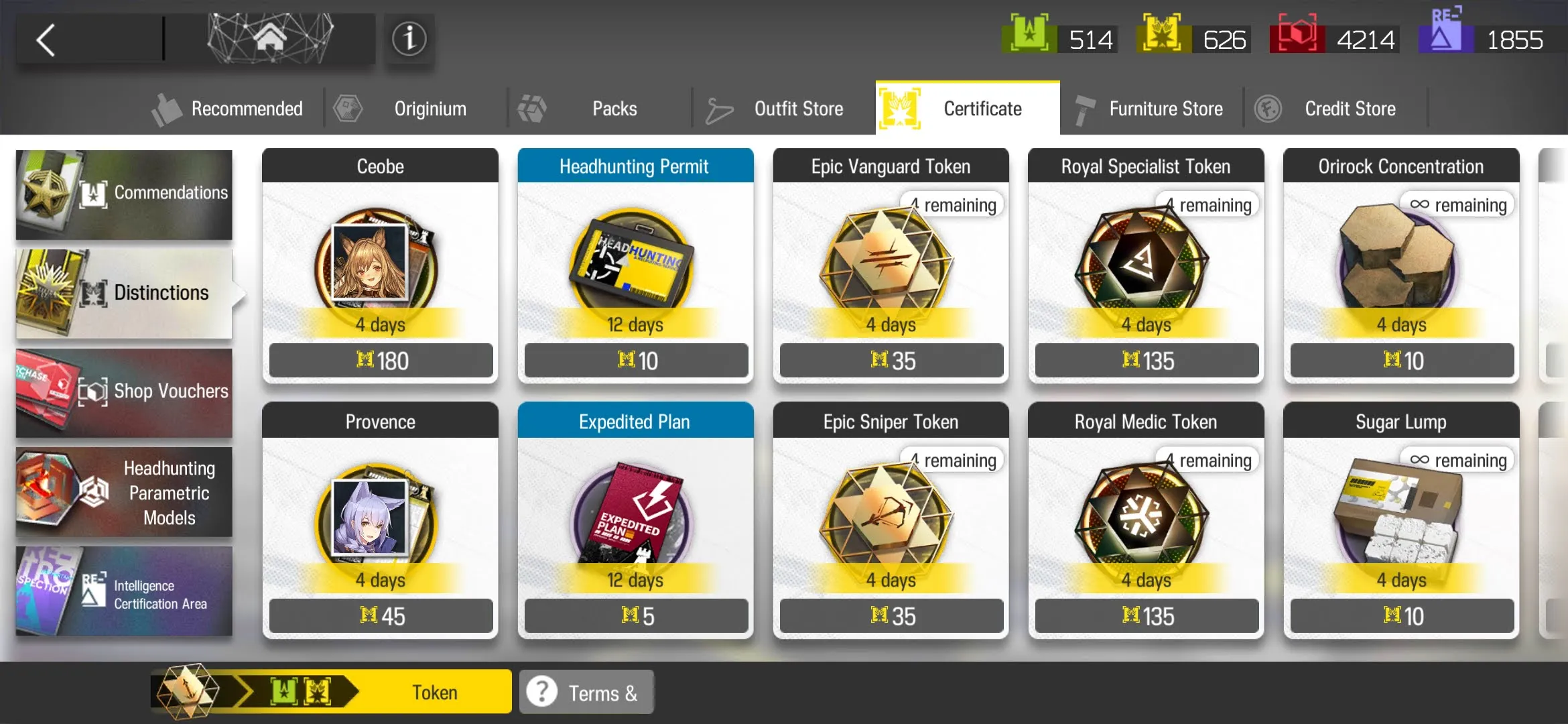Return to the home screen
Screen dimensions: 1568x724
pyautogui.click(x=270, y=39)
